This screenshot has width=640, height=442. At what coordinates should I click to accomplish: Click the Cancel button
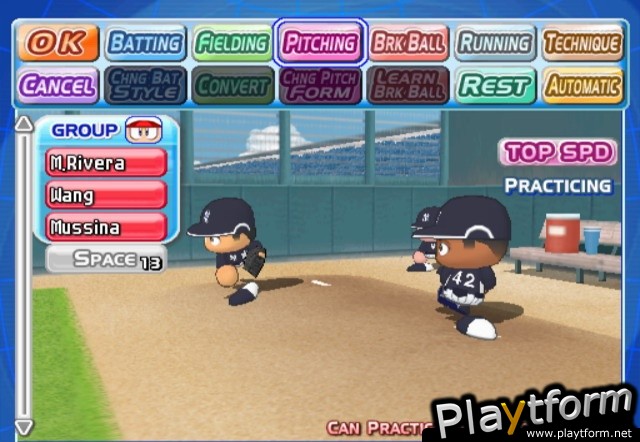coord(58,85)
